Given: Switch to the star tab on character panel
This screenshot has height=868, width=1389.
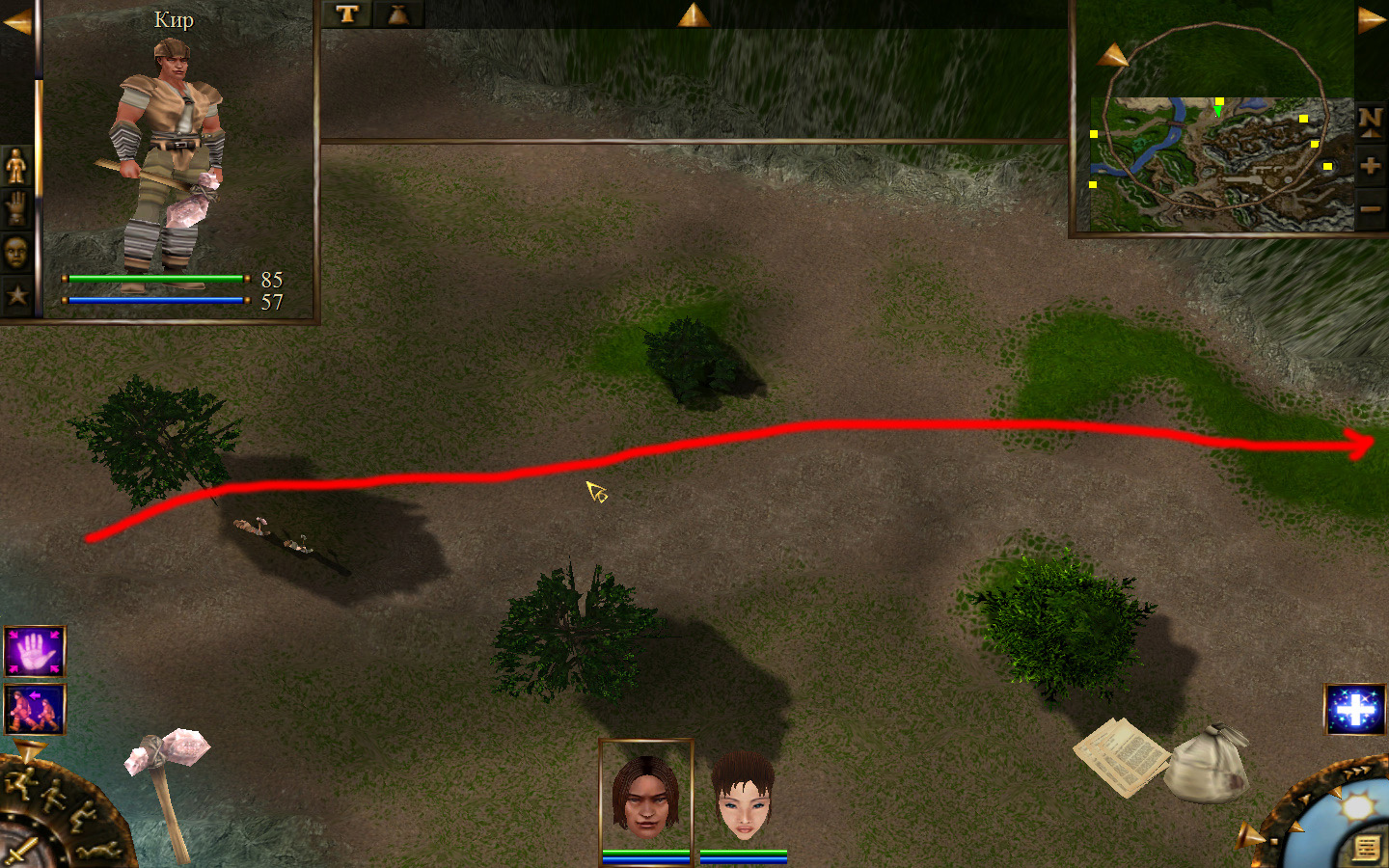Looking at the screenshot, I should 15,295.
